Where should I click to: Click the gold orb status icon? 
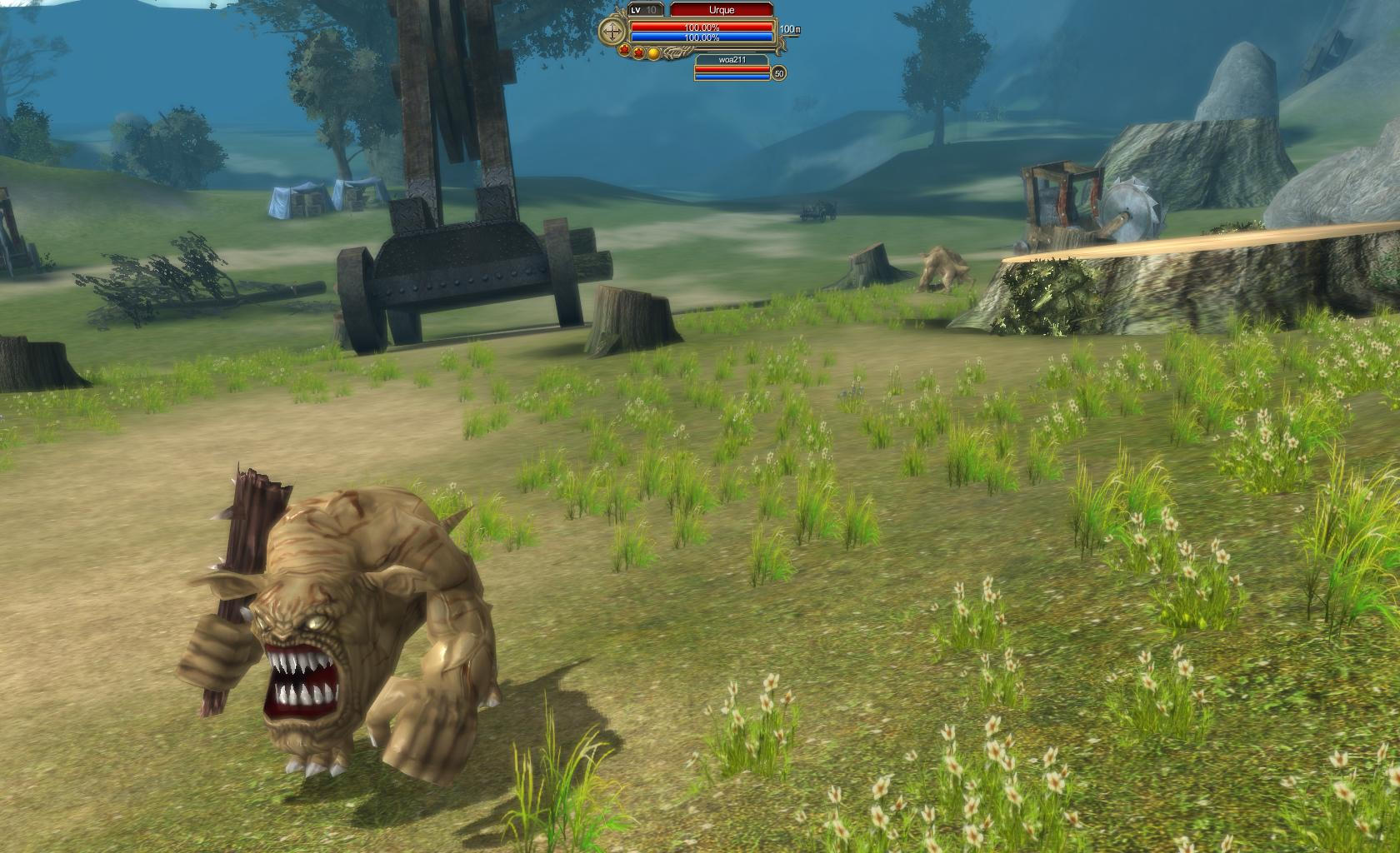654,53
